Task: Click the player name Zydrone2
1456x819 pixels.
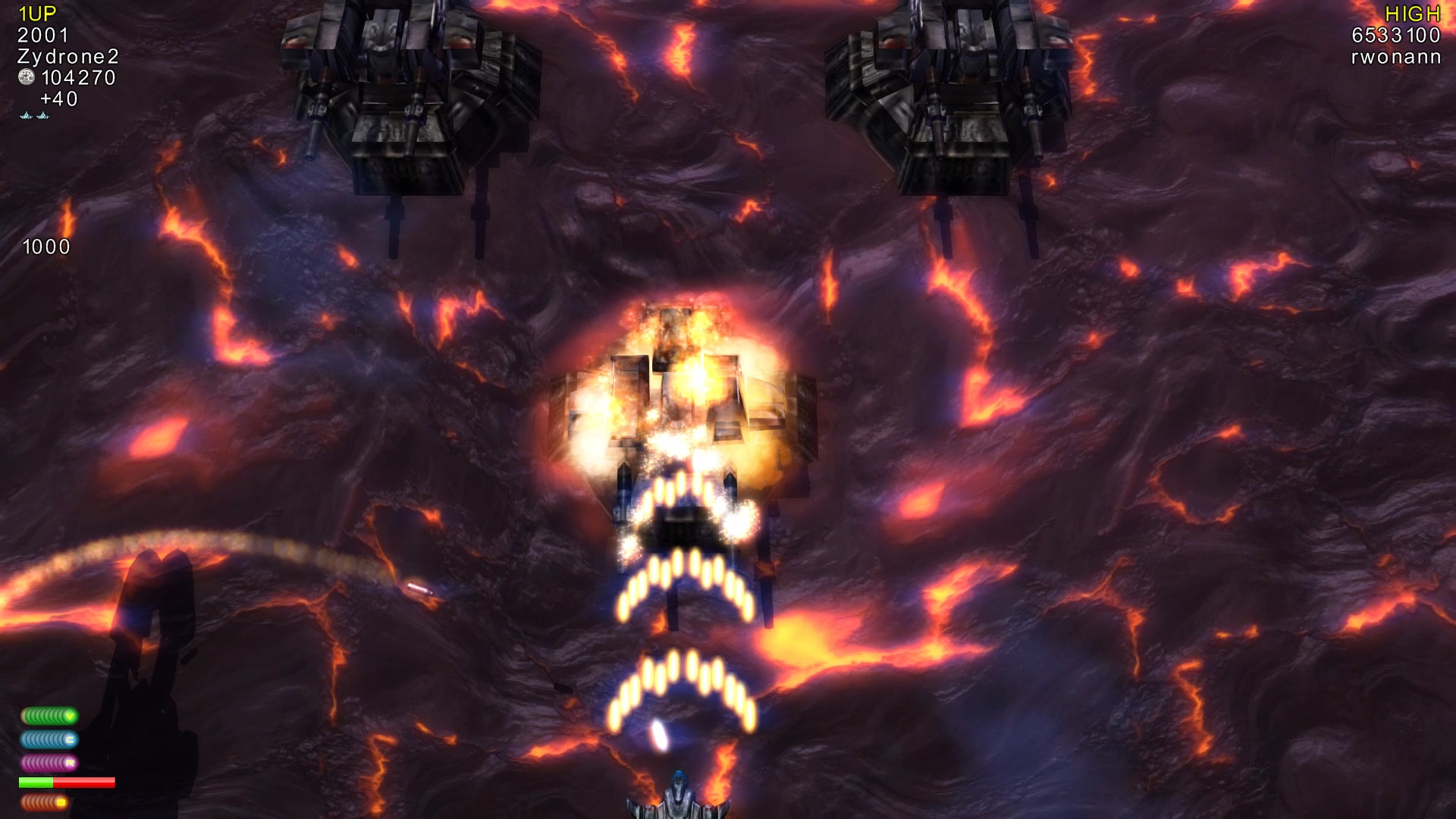Action: coord(68,57)
